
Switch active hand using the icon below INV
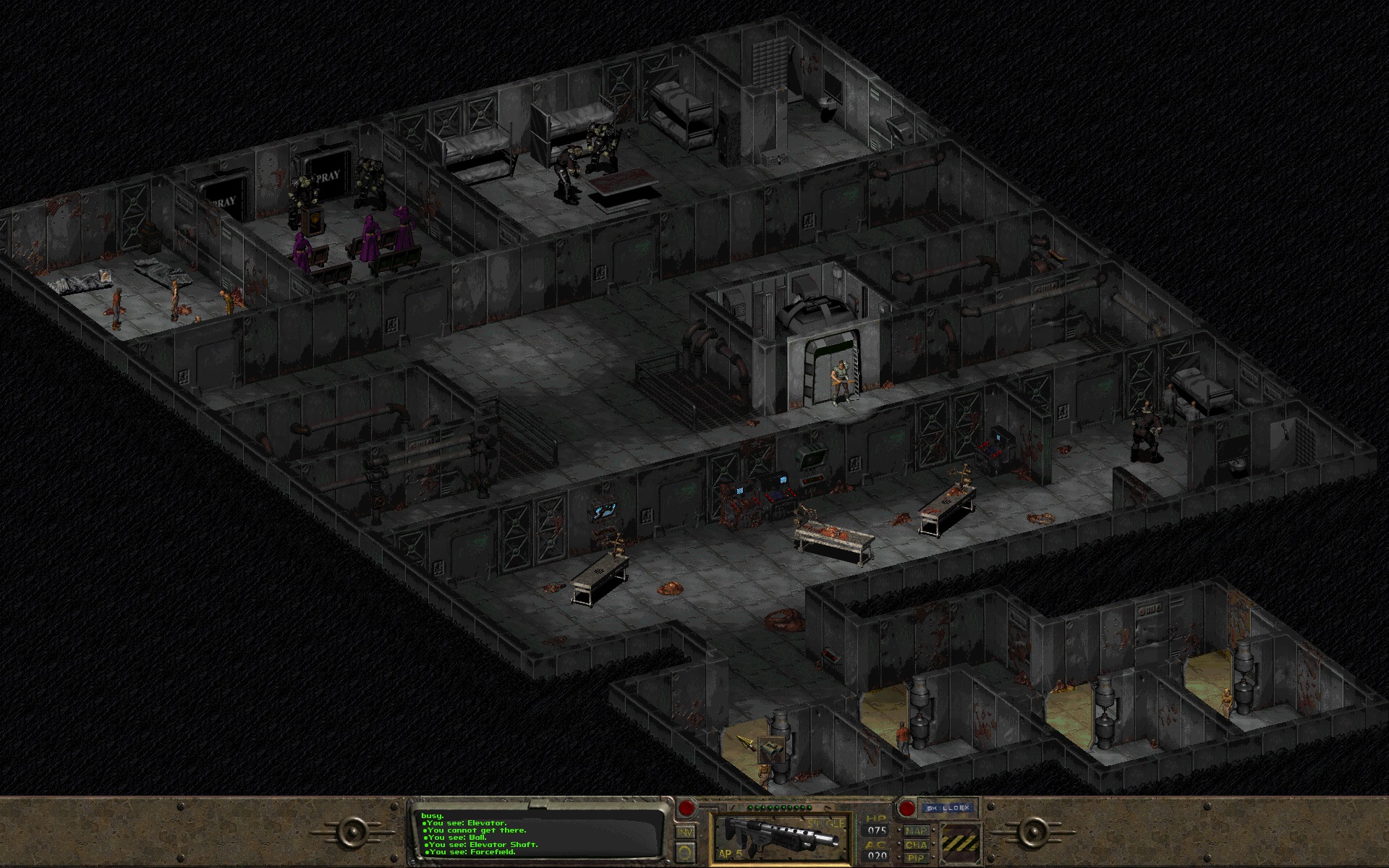(685, 852)
